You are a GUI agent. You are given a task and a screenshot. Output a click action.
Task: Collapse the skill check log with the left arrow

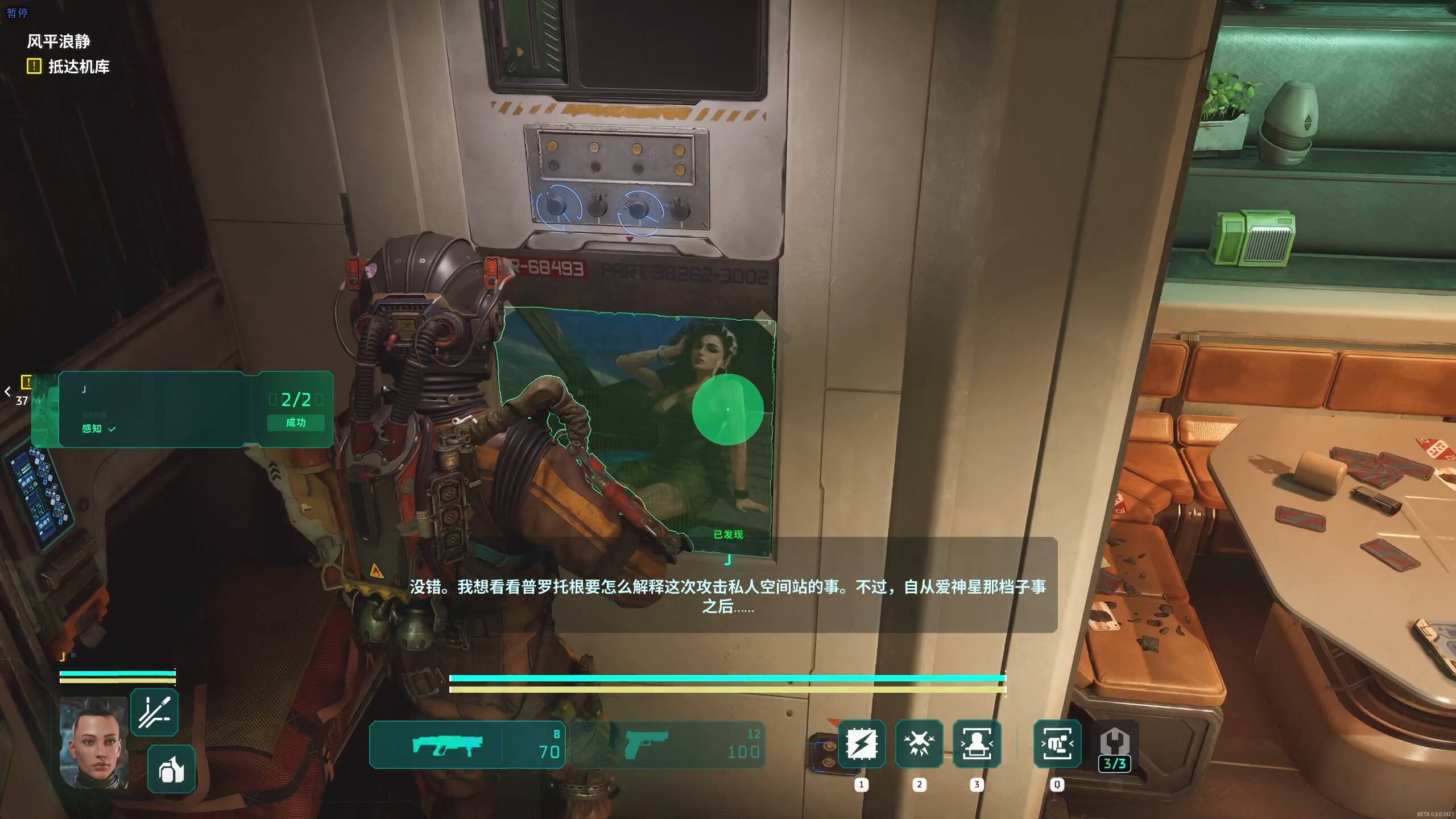7,391
